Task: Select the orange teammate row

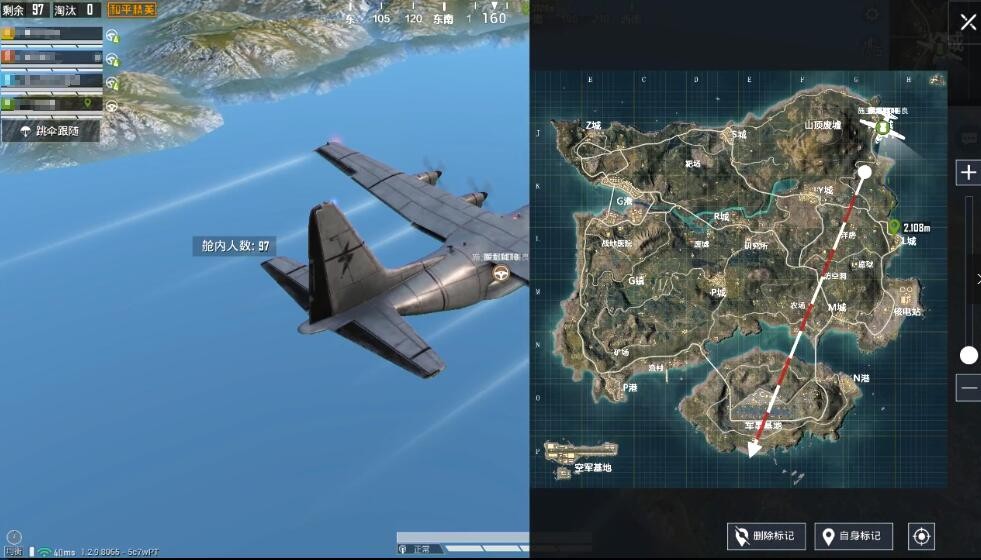Action: 52,34
